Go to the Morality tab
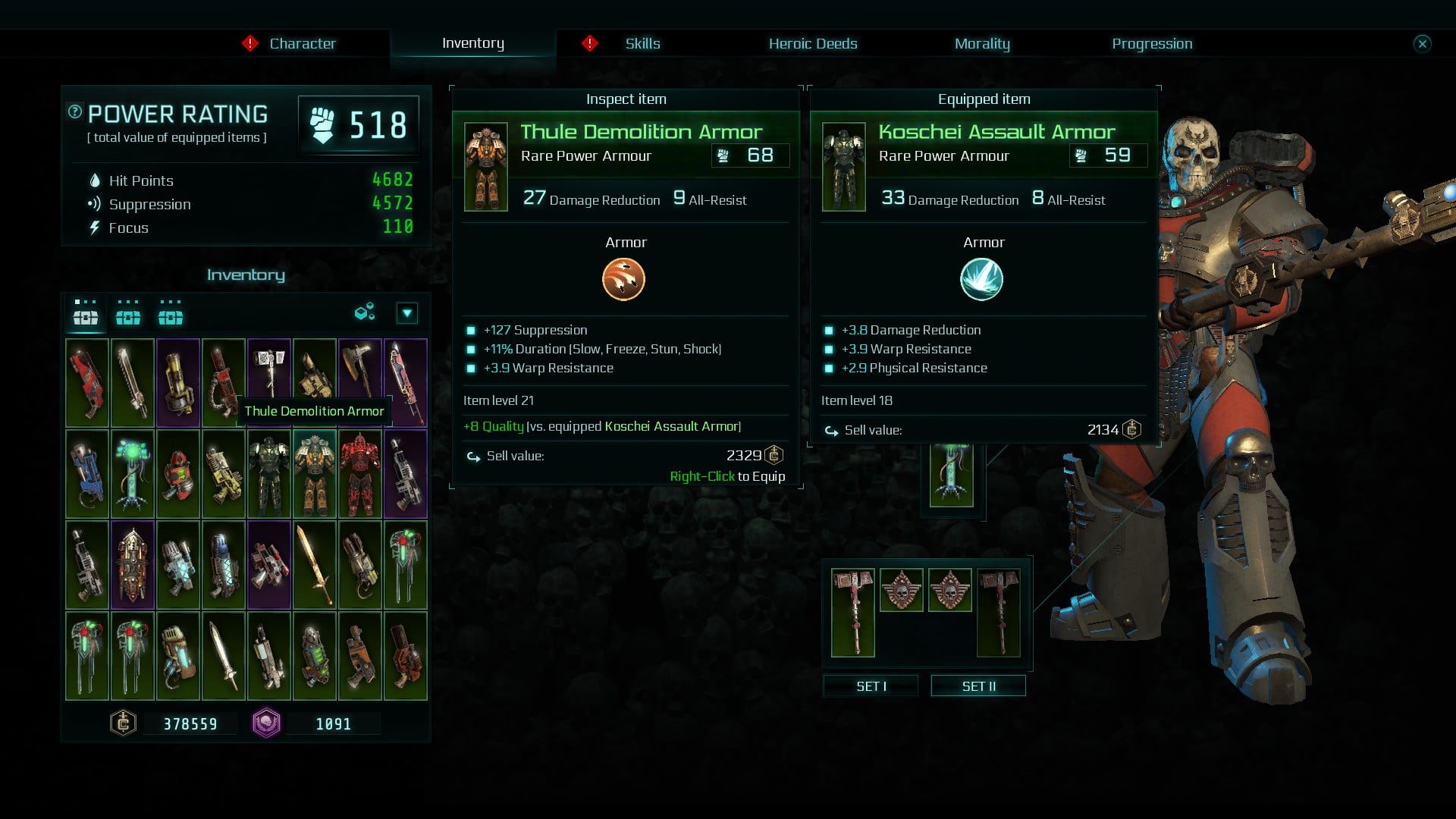 coord(981,43)
